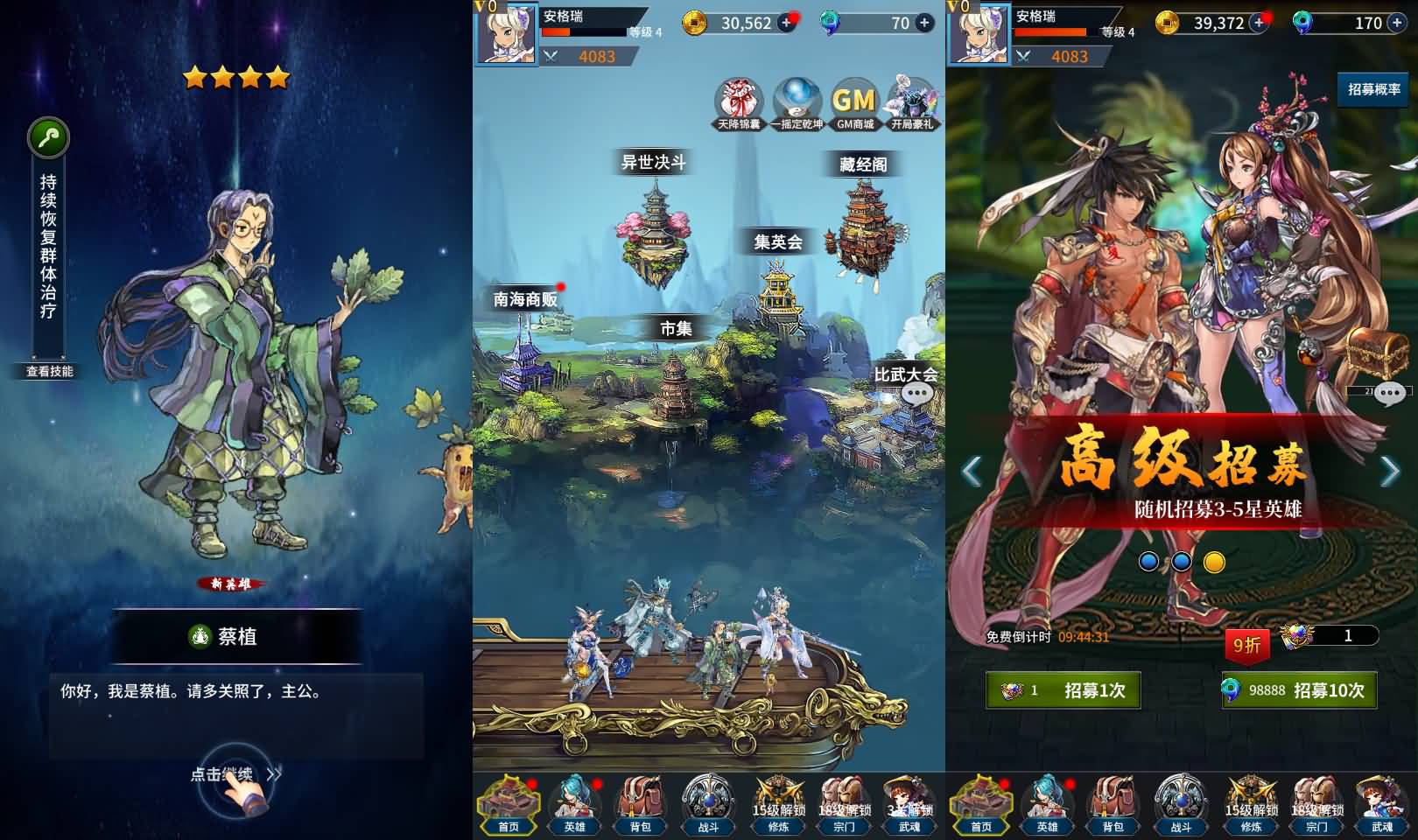The width and height of the screenshot is (1418, 840).
Task: Open the 集英会 building
Action: pyautogui.click(x=777, y=280)
